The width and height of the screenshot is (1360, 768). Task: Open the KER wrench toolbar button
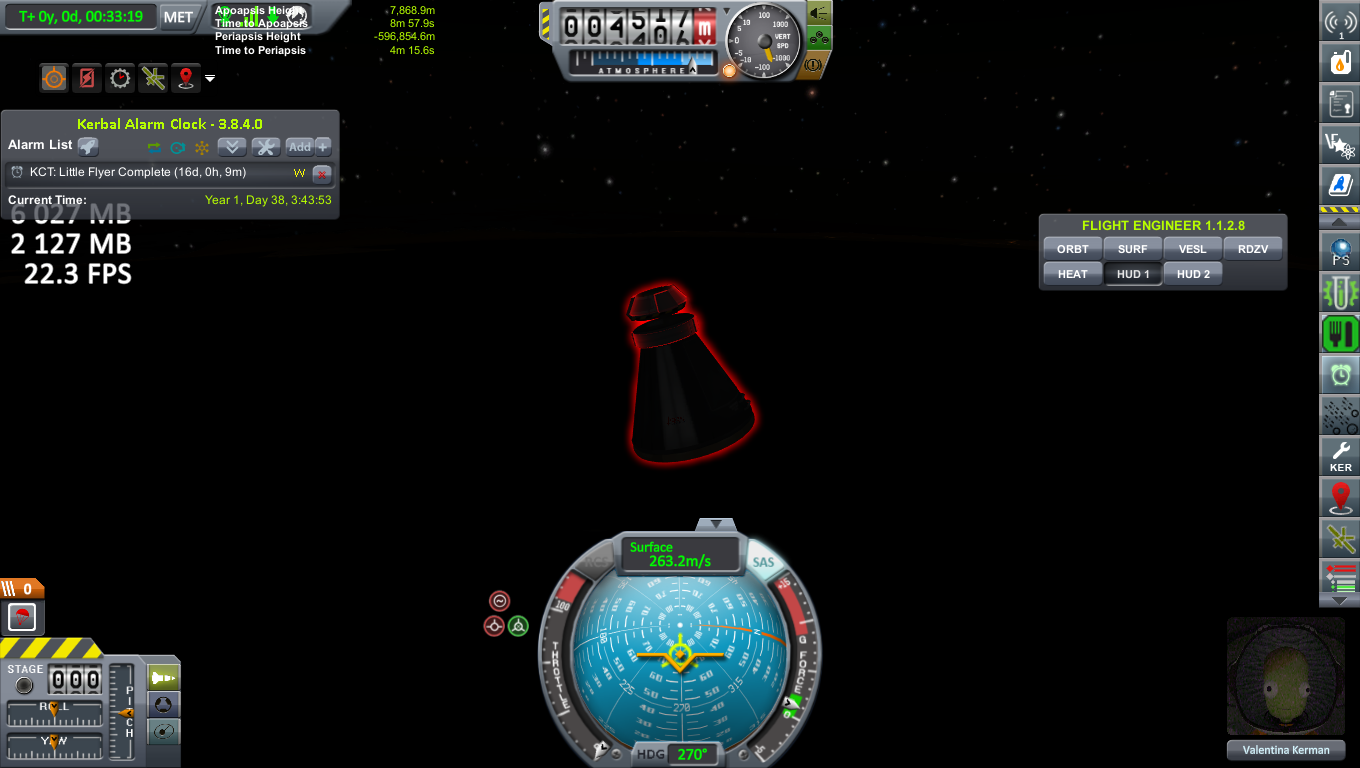tap(1340, 455)
